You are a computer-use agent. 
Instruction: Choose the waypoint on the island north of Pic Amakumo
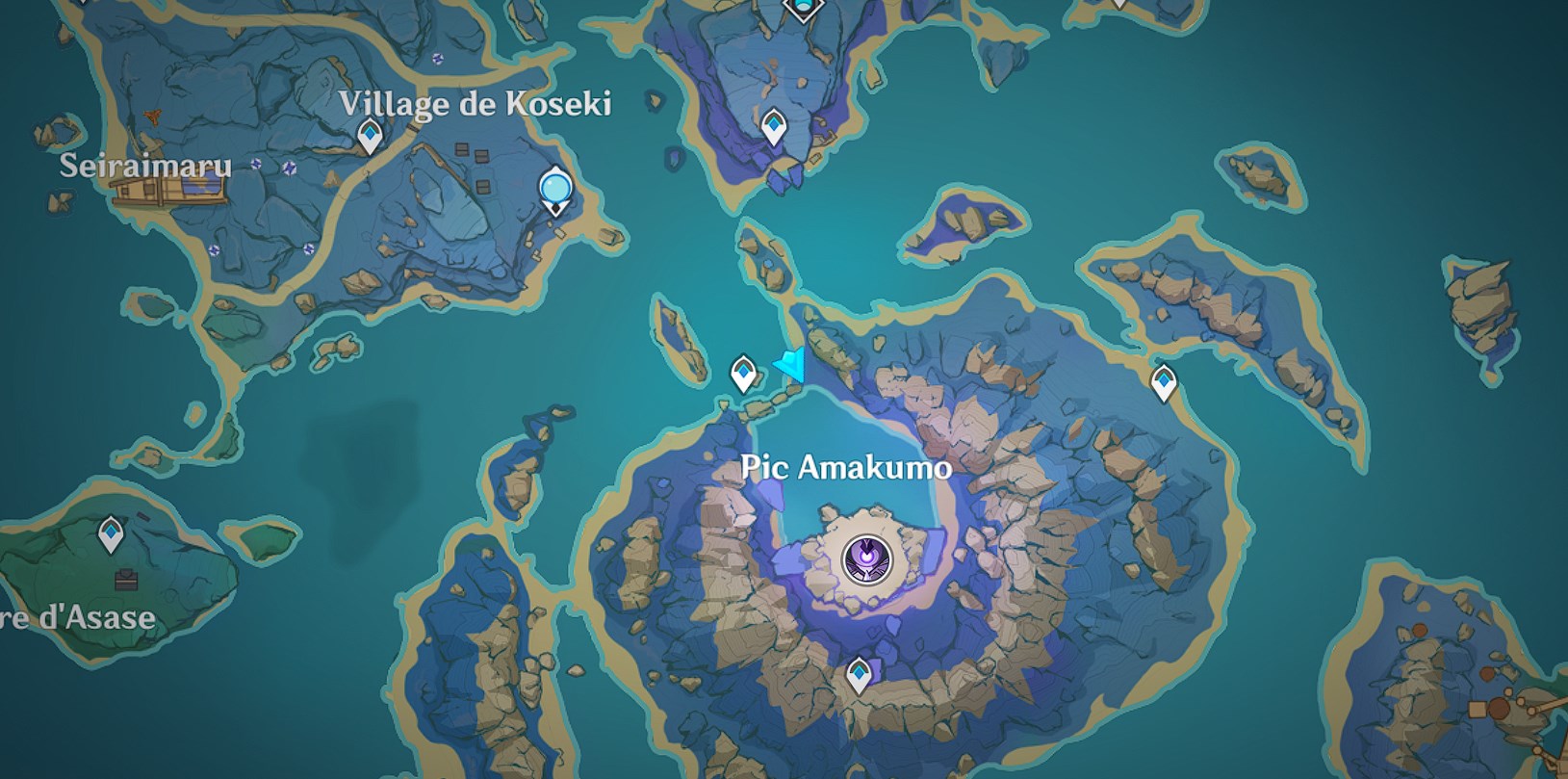pos(773,126)
